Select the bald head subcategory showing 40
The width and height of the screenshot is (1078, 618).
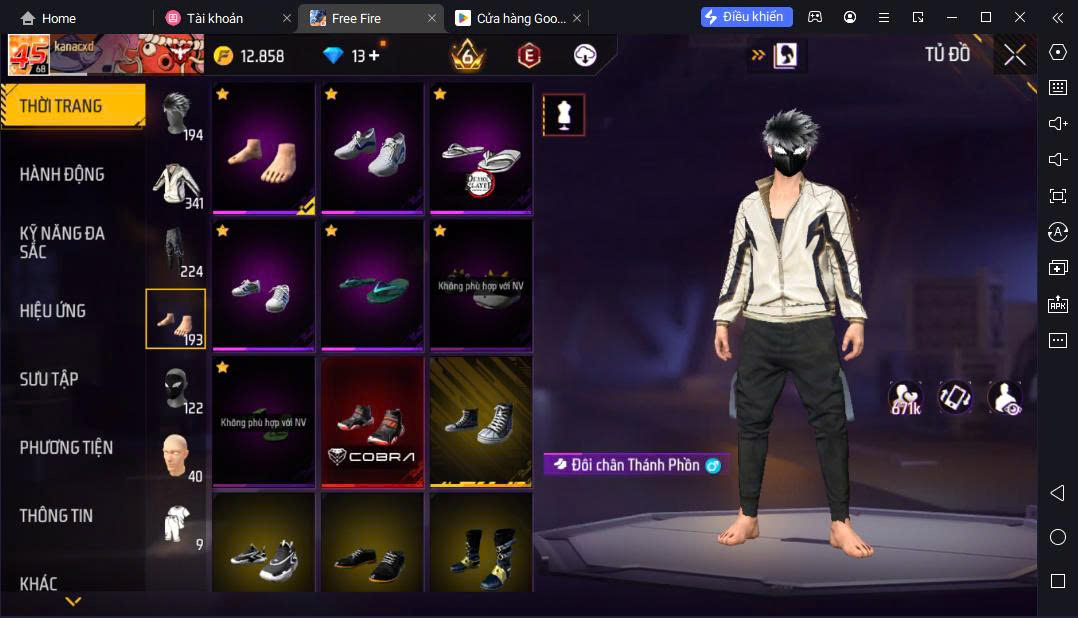pyautogui.click(x=177, y=456)
